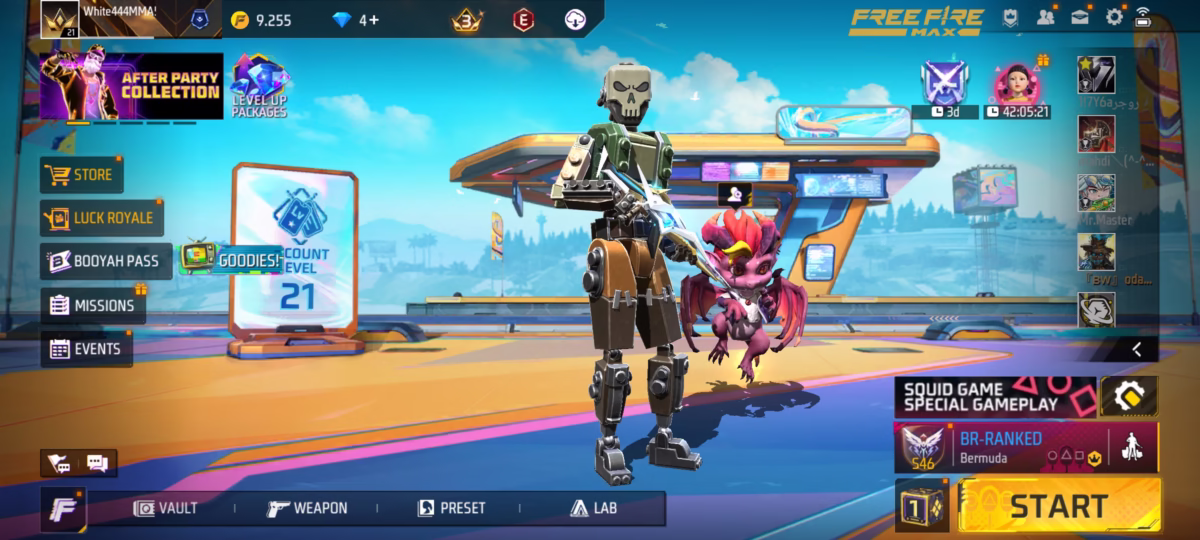Open the Booyah Pass
Viewport: 1200px width, 540px height.
(x=103, y=262)
